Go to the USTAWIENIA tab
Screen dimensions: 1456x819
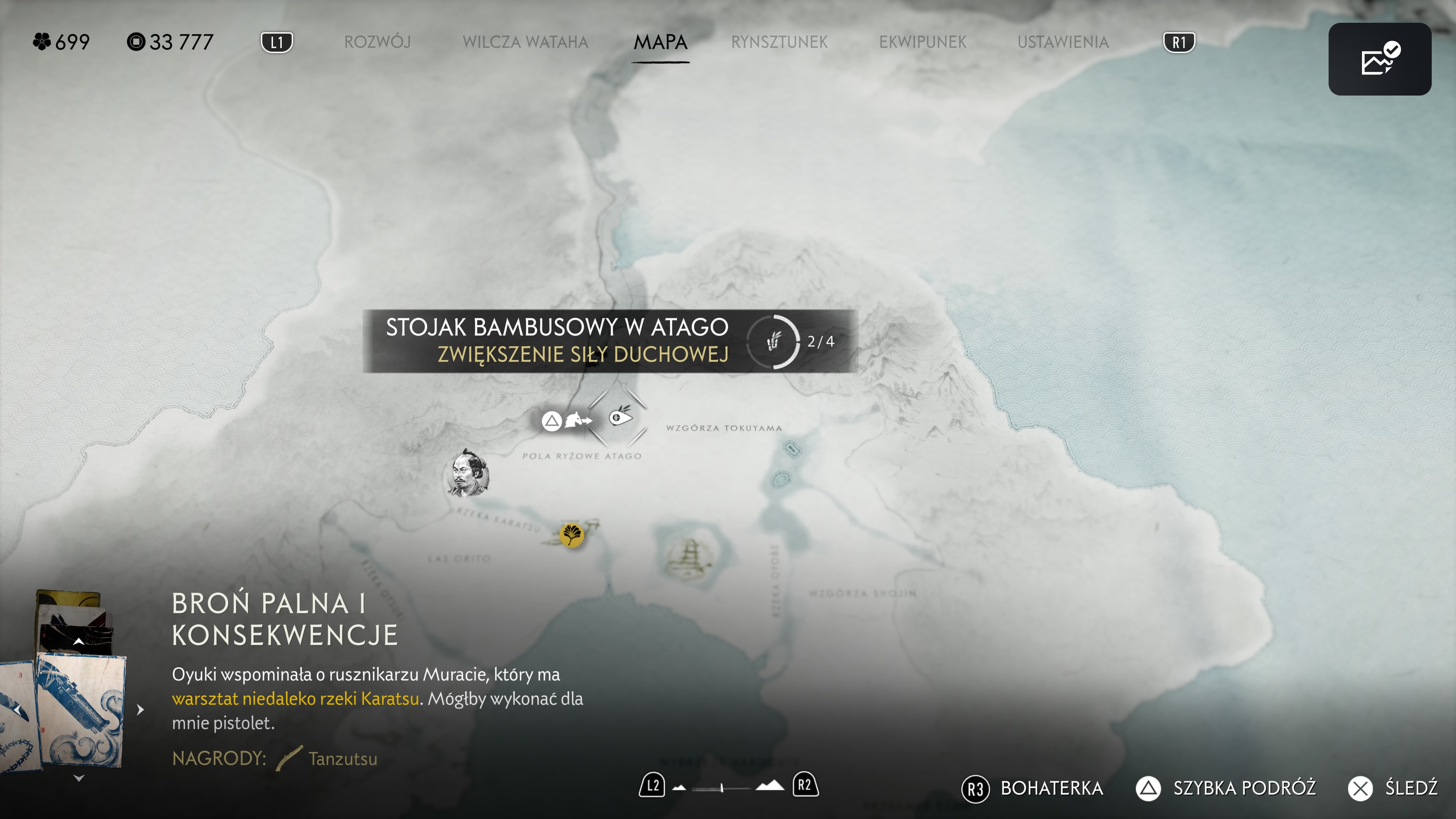(x=1062, y=42)
